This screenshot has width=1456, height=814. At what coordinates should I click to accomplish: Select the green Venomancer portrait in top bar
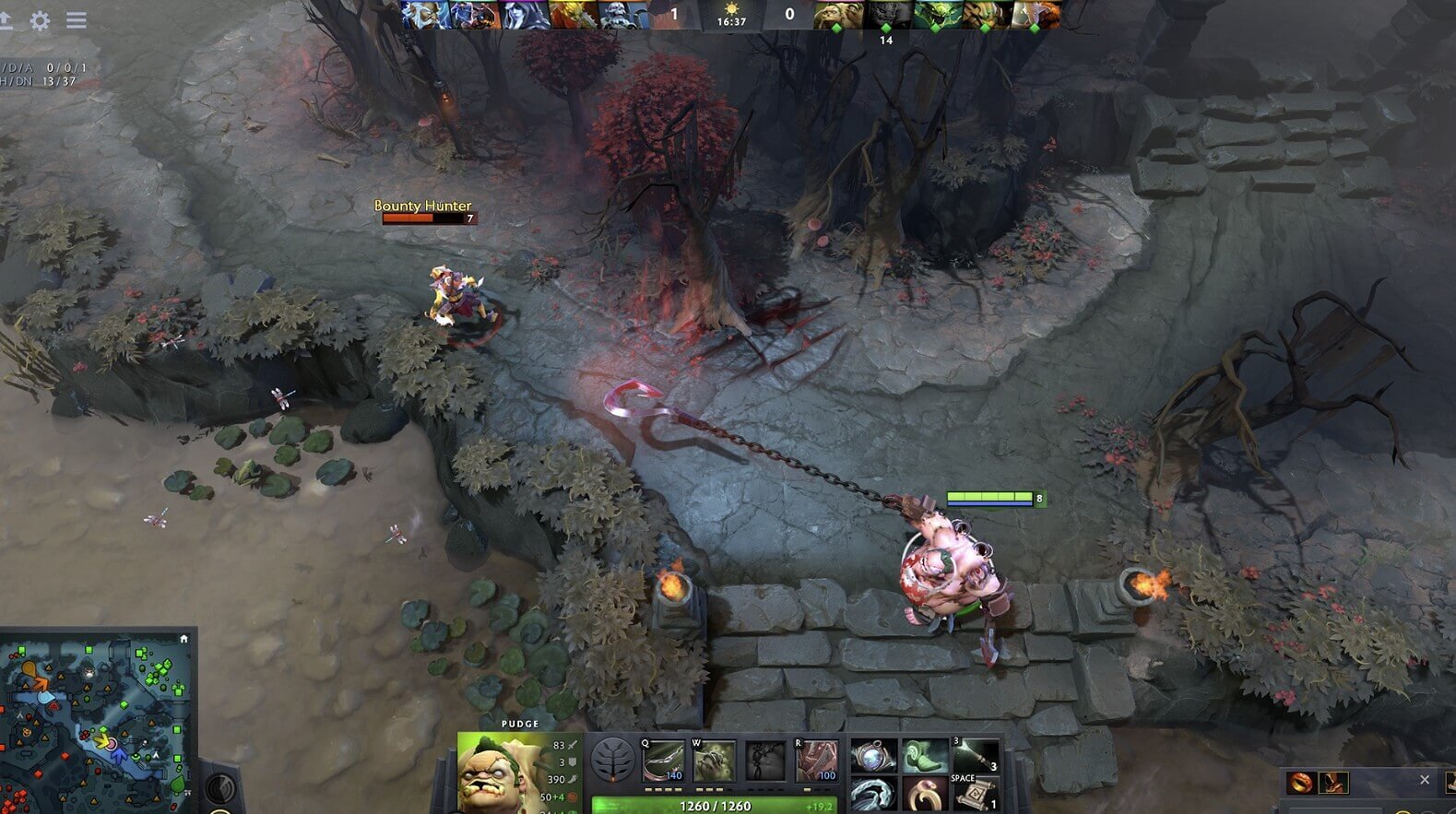click(x=937, y=15)
